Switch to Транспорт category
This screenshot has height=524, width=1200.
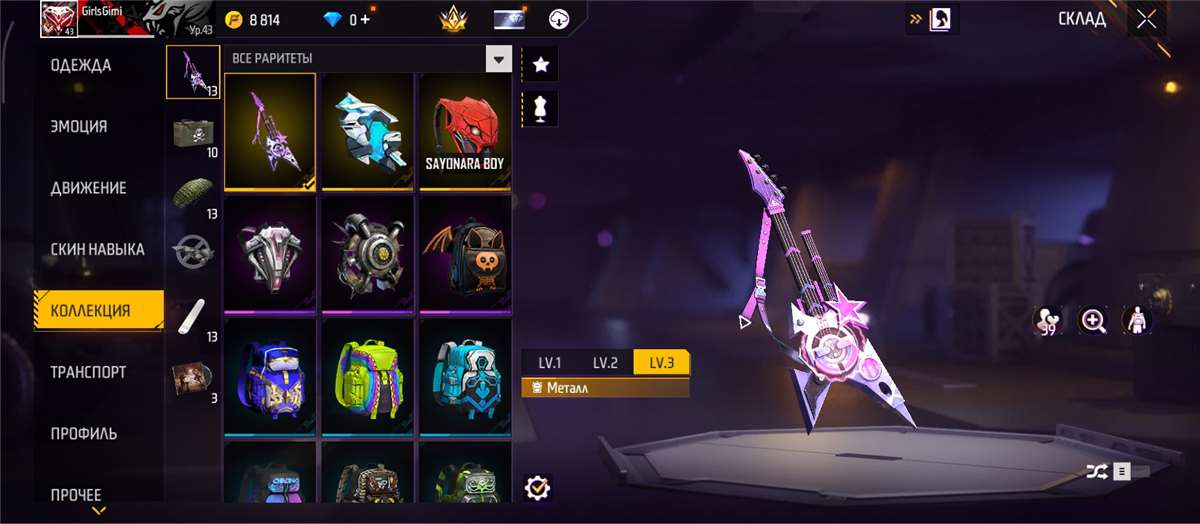click(x=88, y=372)
